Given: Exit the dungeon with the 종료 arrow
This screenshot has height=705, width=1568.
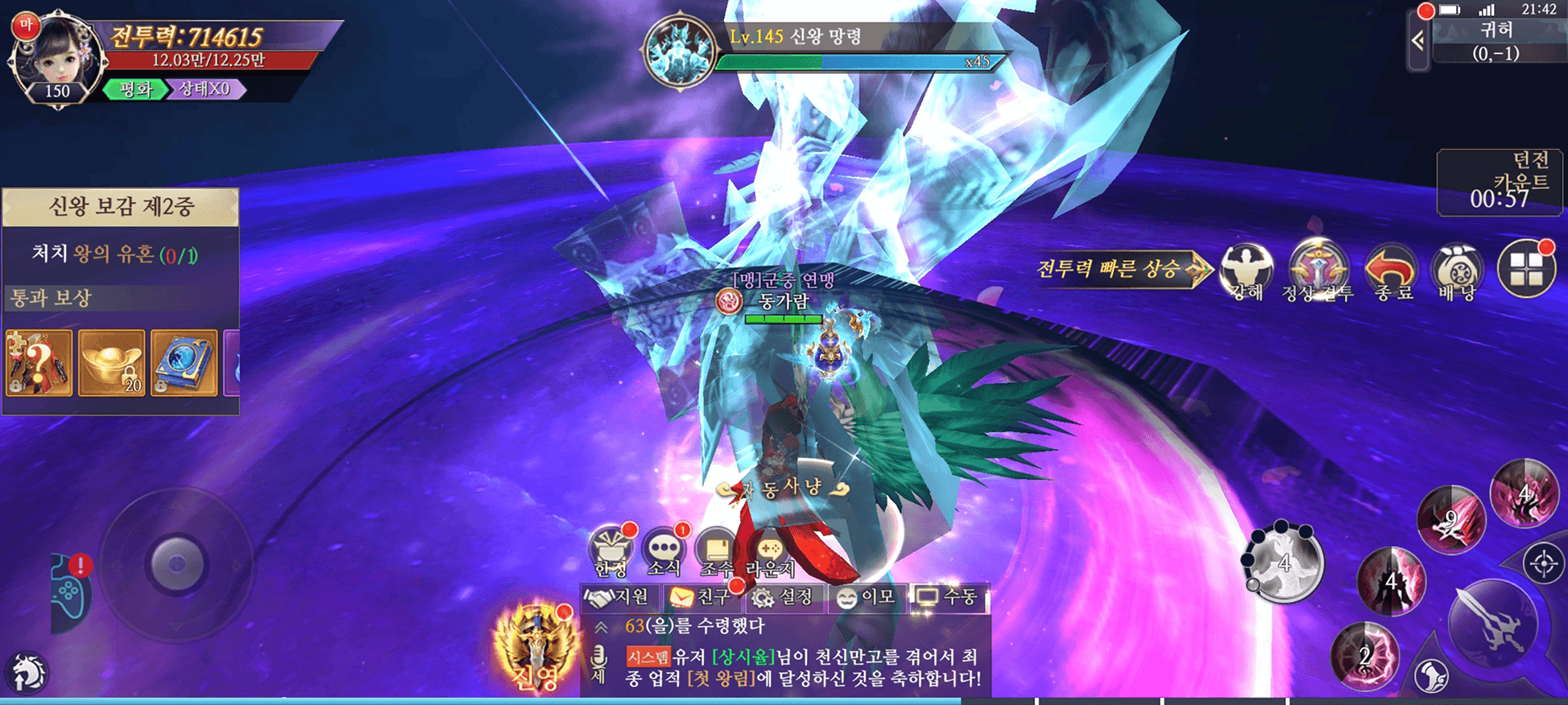Looking at the screenshot, I should (1391, 271).
